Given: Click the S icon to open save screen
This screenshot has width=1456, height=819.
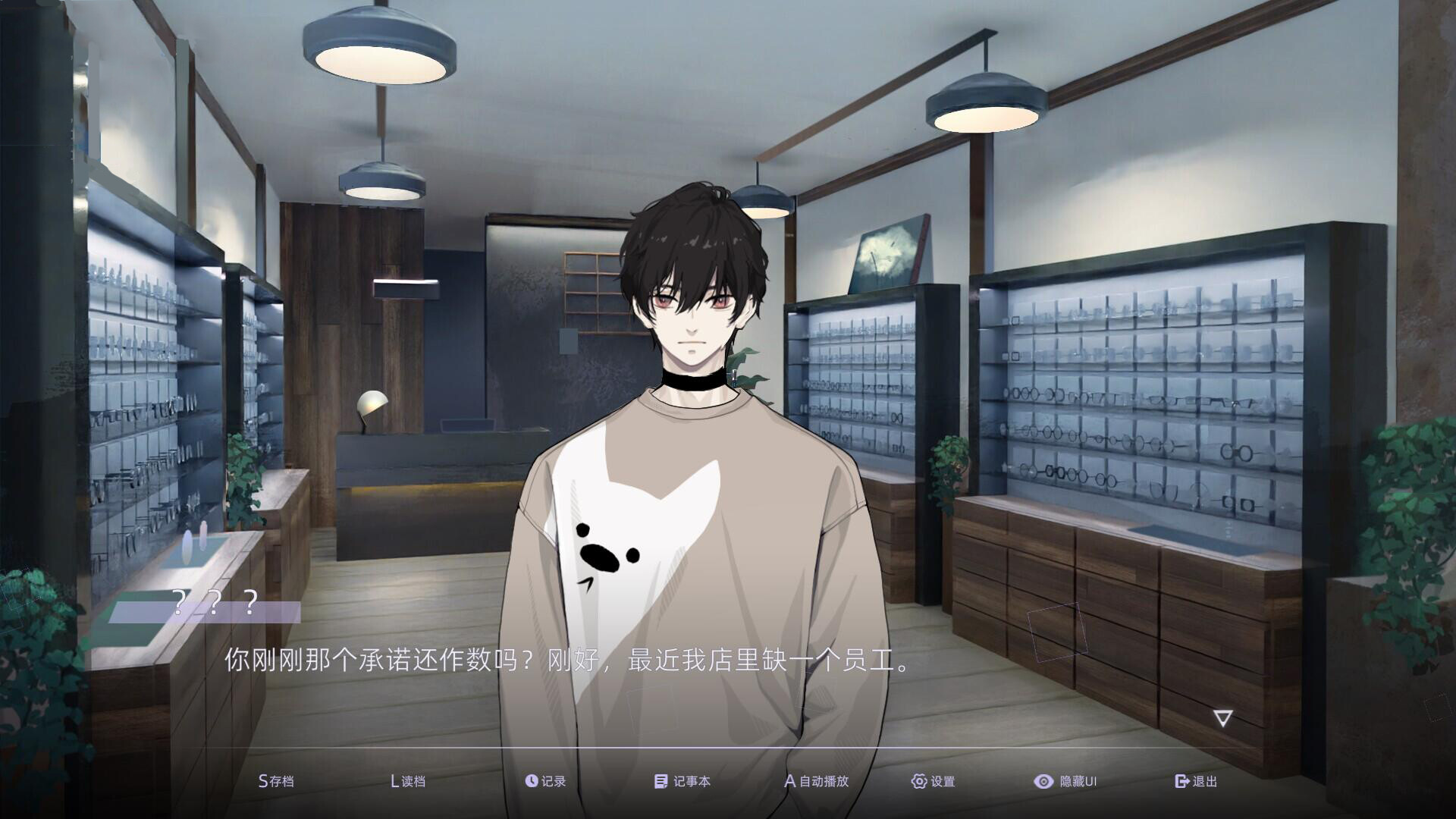Looking at the screenshot, I should pyautogui.click(x=263, y=780).
